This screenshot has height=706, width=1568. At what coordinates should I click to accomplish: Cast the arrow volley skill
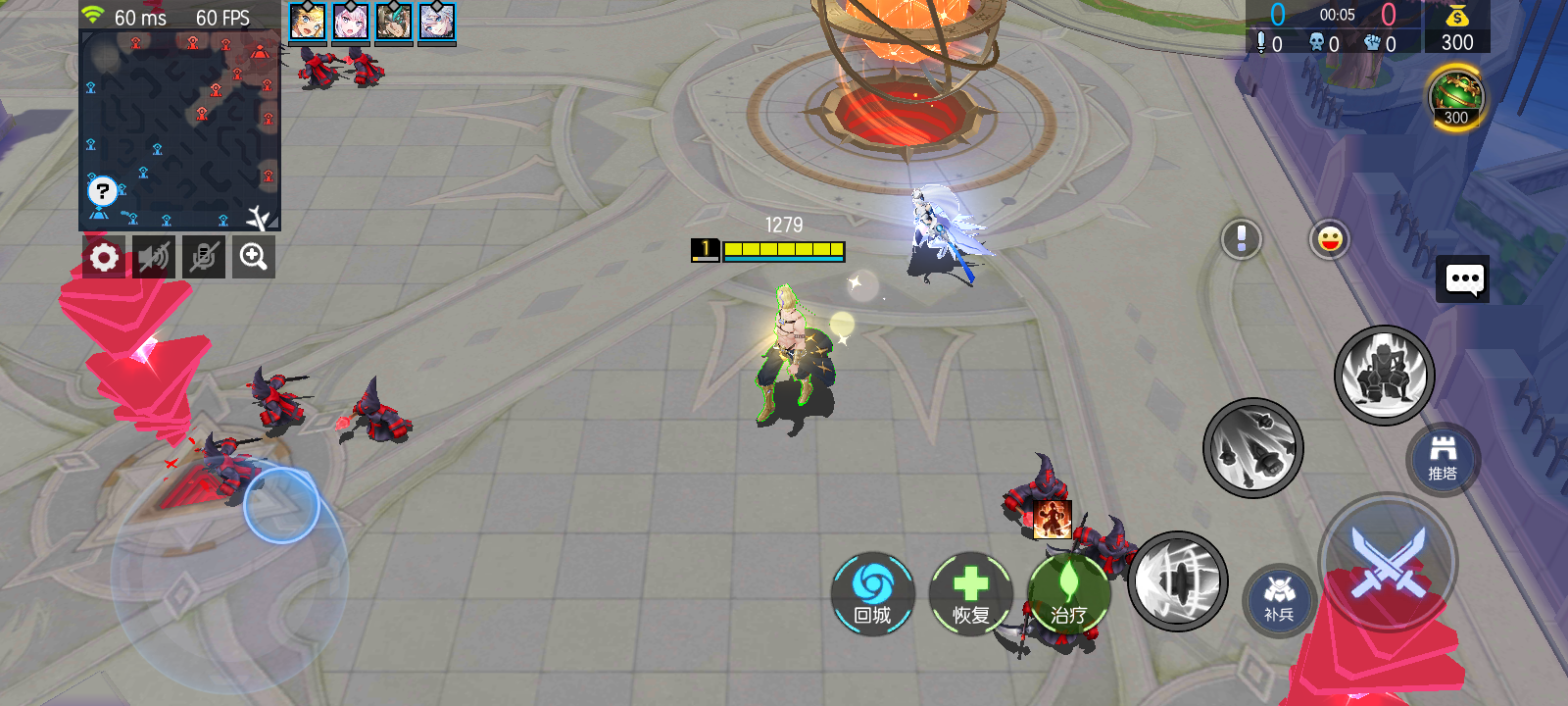click(x=1254, y=447)
